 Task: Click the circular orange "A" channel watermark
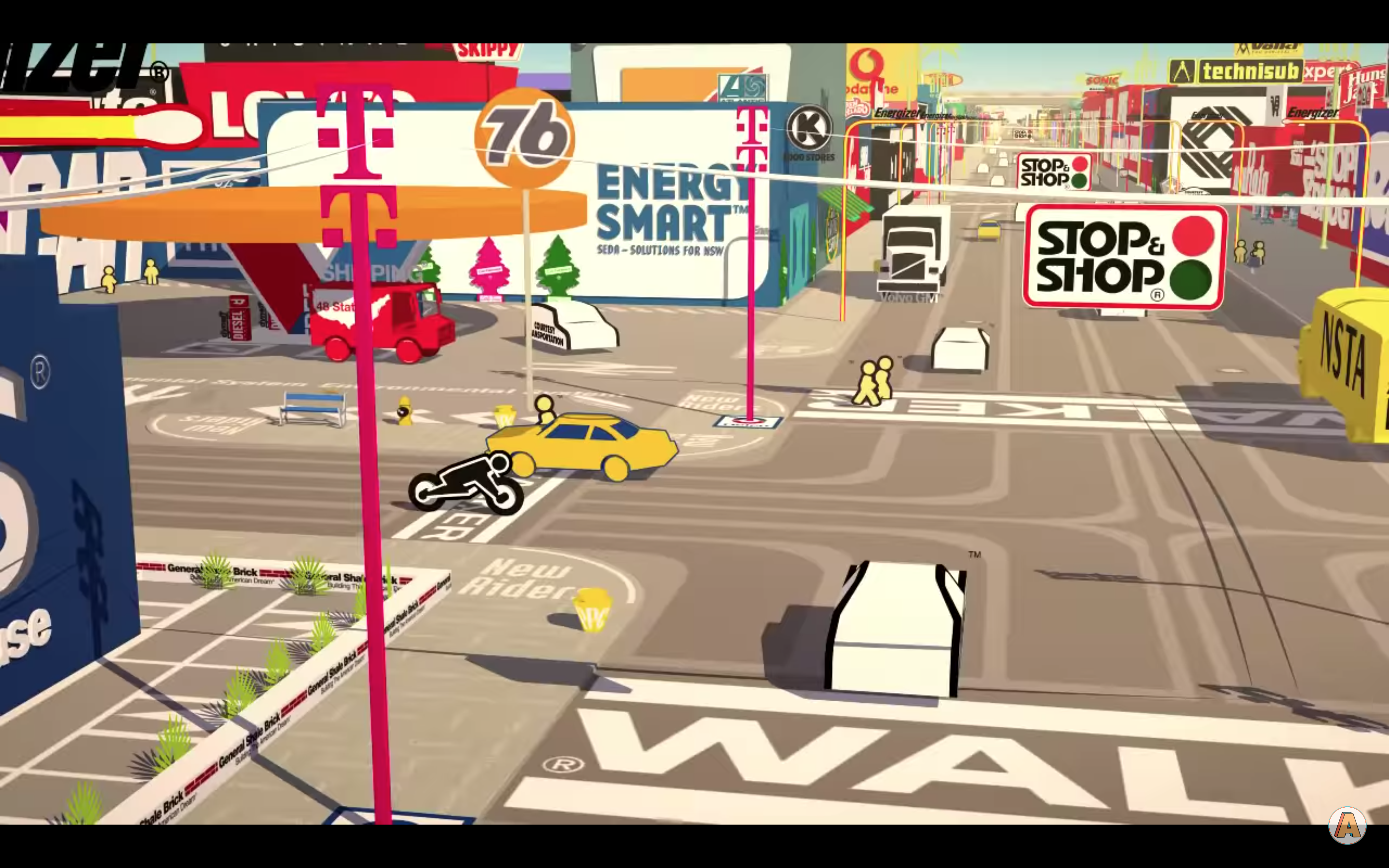(x=1347, y=826)
